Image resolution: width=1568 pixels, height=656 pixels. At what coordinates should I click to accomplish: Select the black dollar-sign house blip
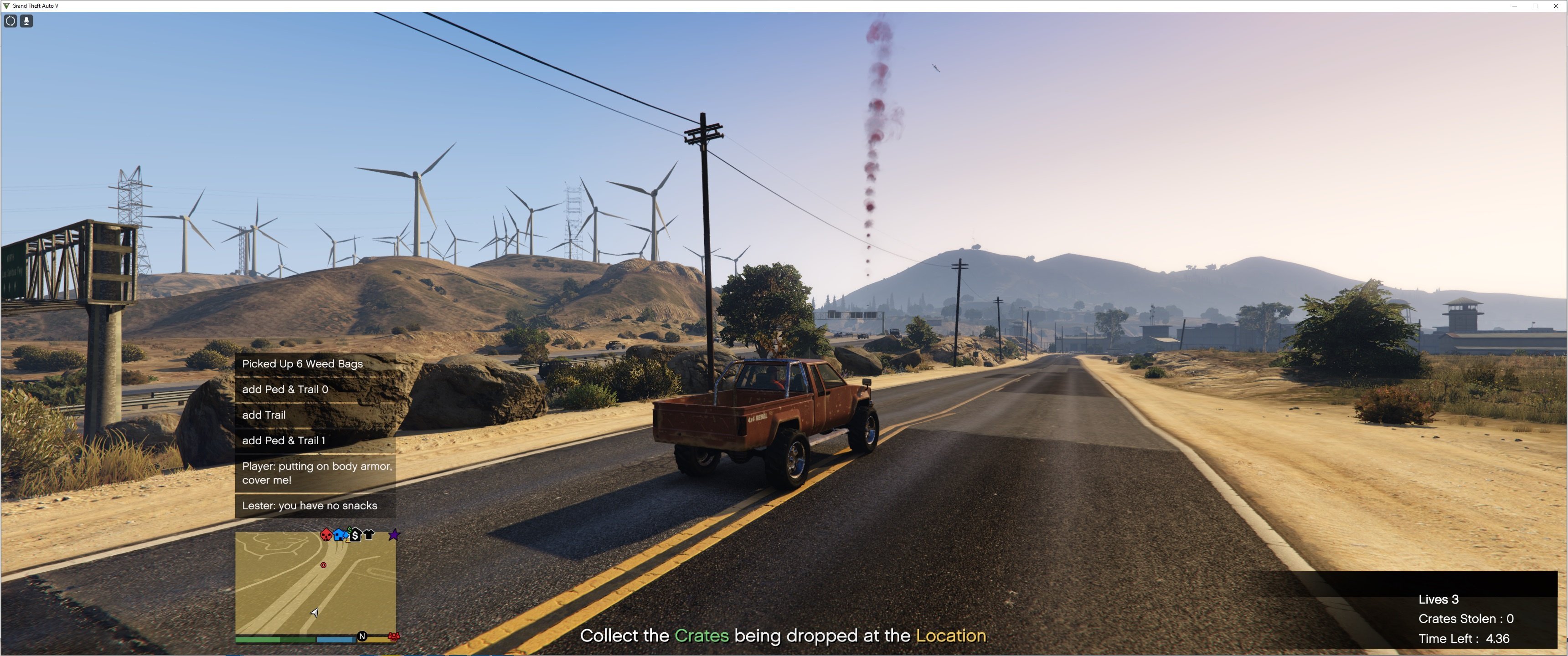(355, 535)
